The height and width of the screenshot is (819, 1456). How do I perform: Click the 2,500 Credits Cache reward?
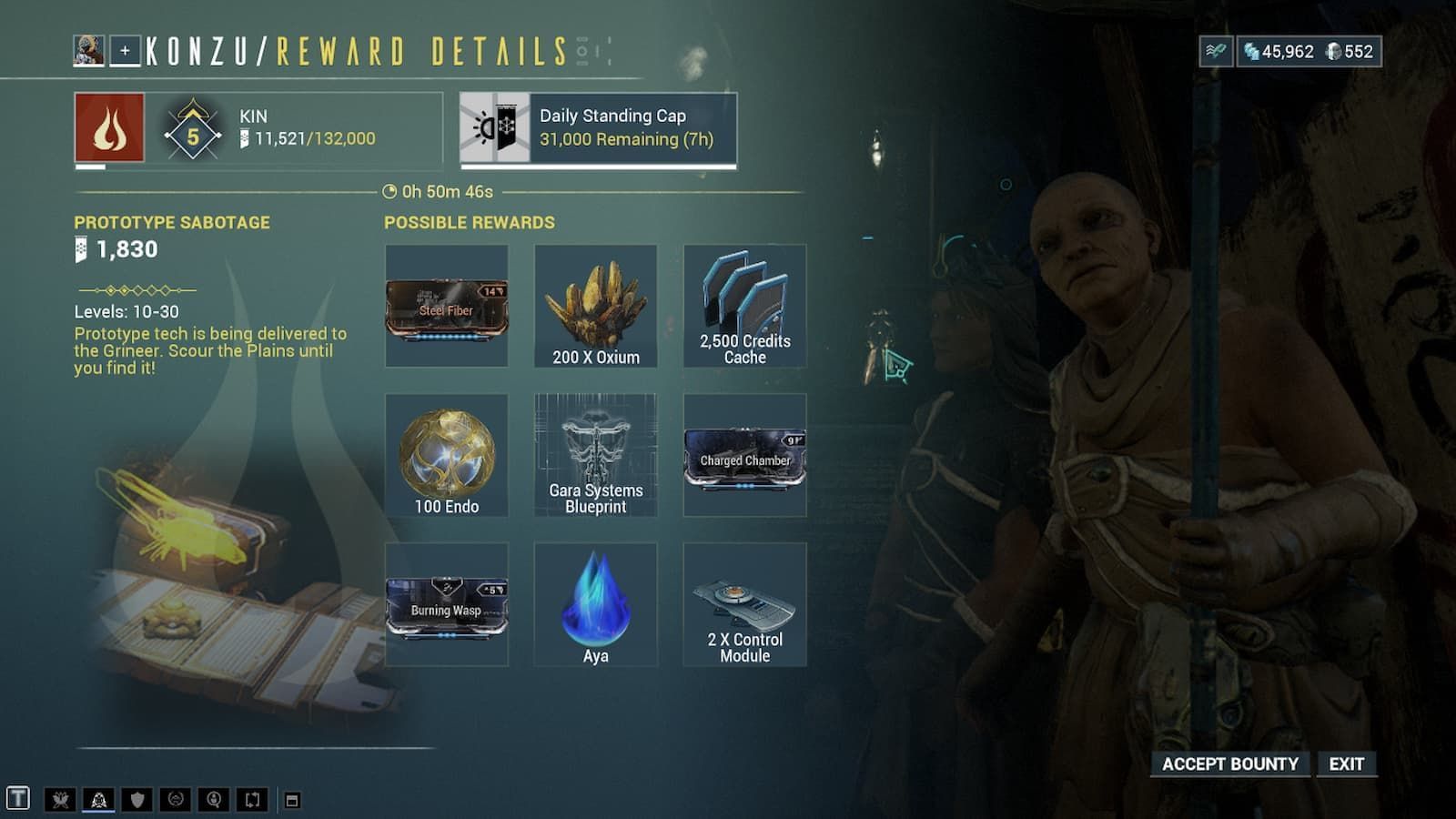[x=743, y=305]
